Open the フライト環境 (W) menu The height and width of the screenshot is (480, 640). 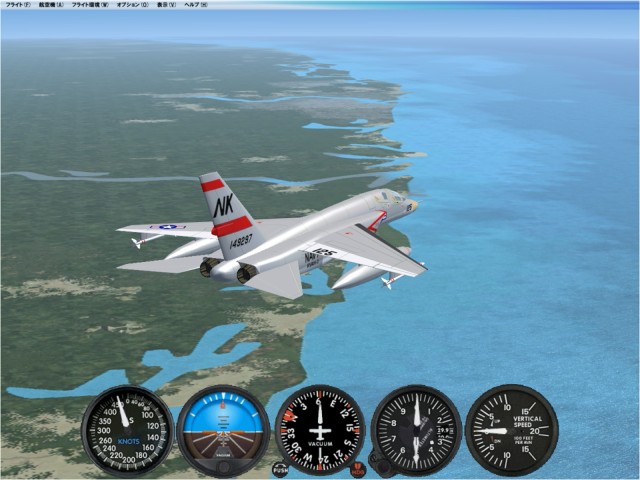(90, 5)
